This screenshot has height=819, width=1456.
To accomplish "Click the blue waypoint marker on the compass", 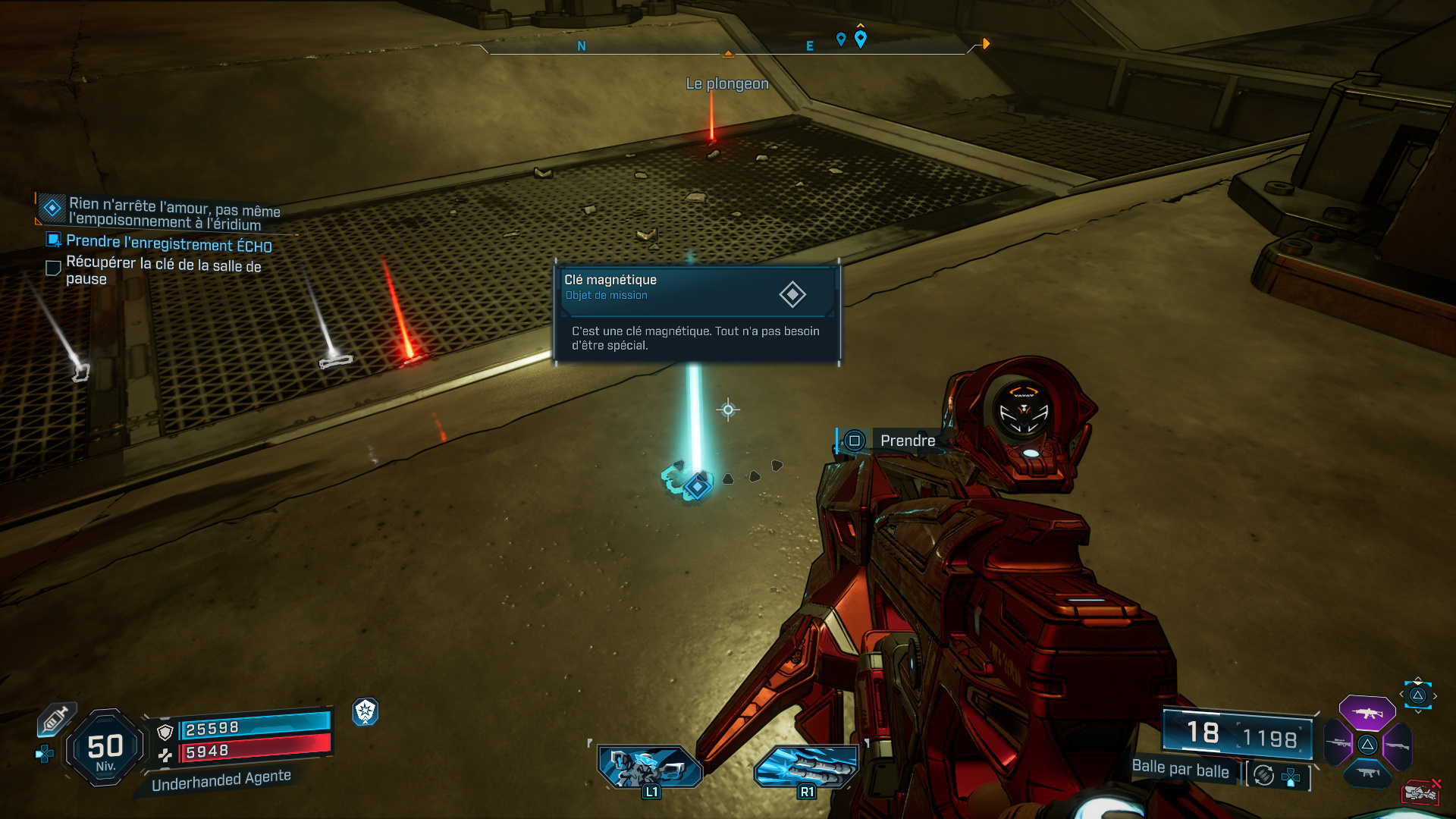I will point(860,39).
